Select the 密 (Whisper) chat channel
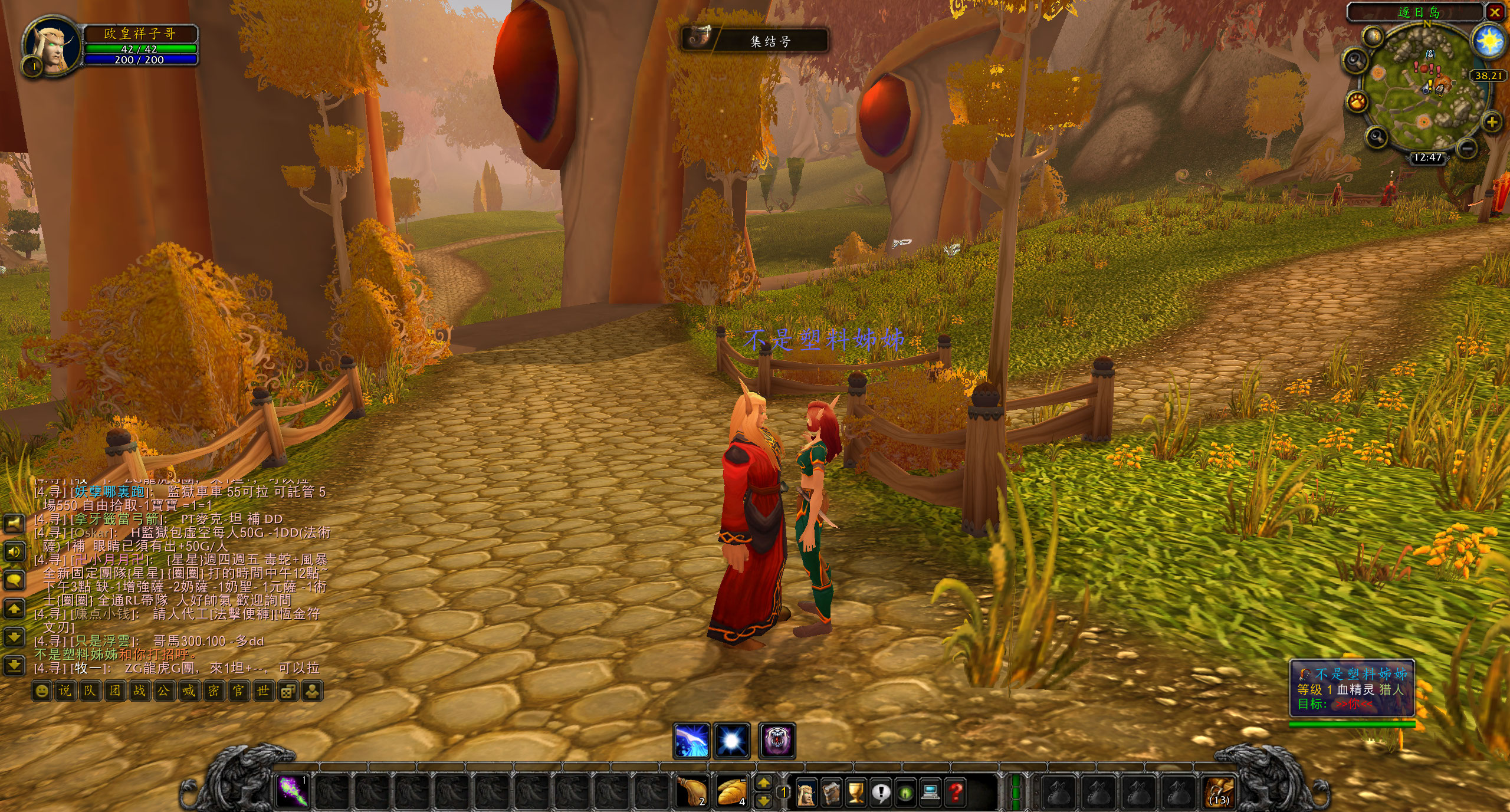This screenshot has width=1510, height=812. click(214, 690)
